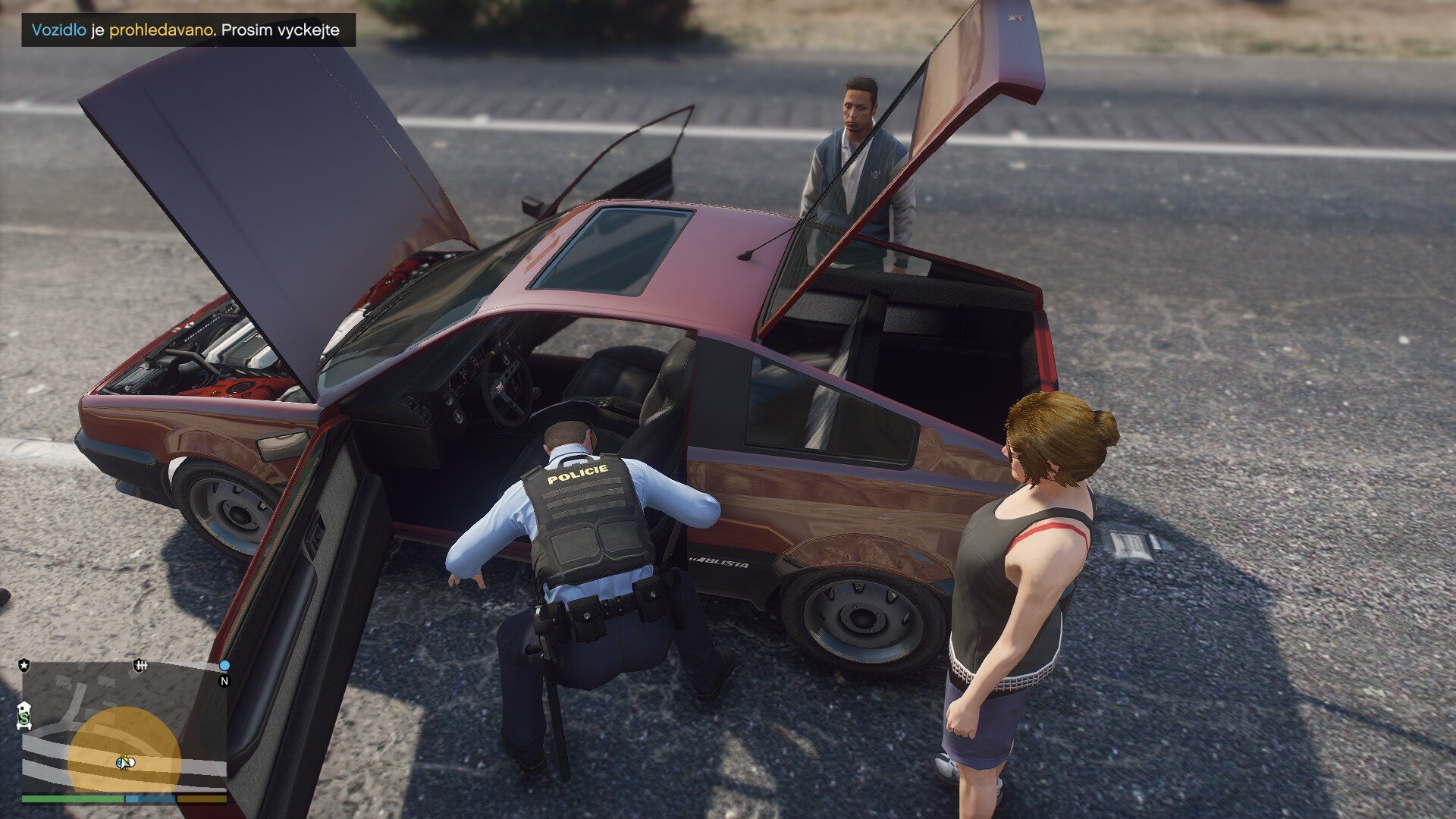Select the police star shield blip
This screenshot has width=1456, height=819.
point(24,665)
